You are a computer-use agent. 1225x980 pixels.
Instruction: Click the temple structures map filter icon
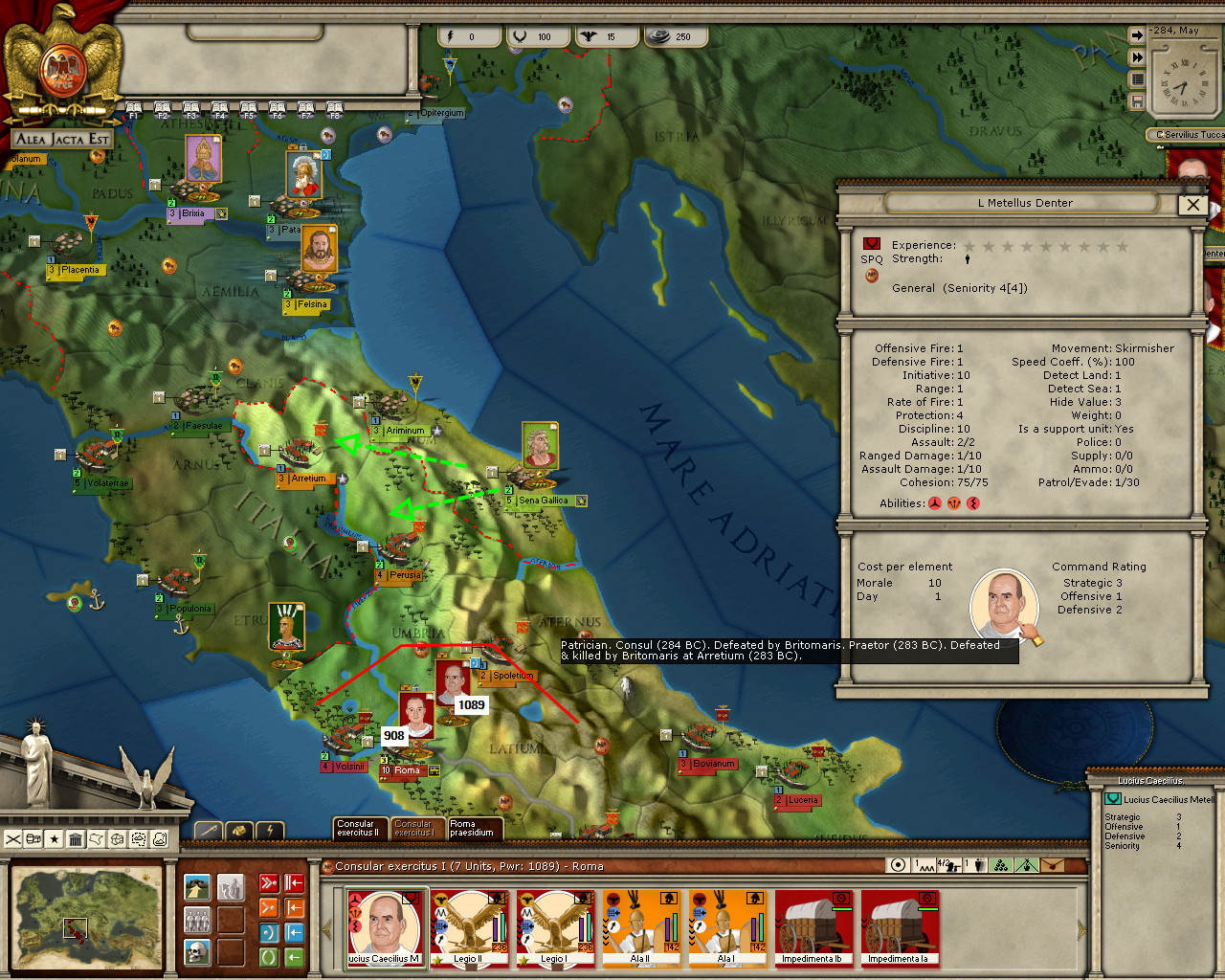(75, 837)
